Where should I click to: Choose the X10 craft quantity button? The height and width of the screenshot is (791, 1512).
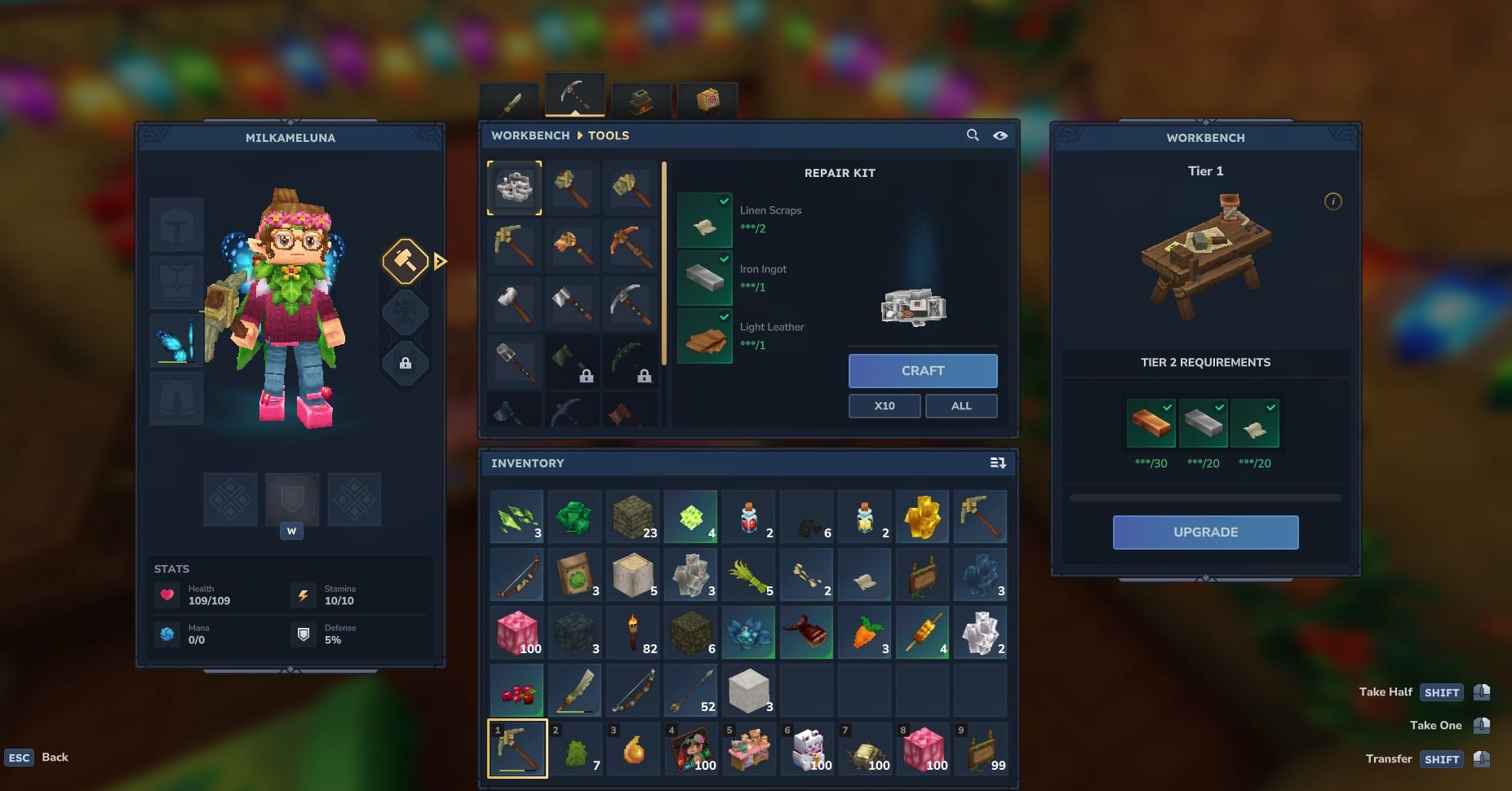(885, 406)
